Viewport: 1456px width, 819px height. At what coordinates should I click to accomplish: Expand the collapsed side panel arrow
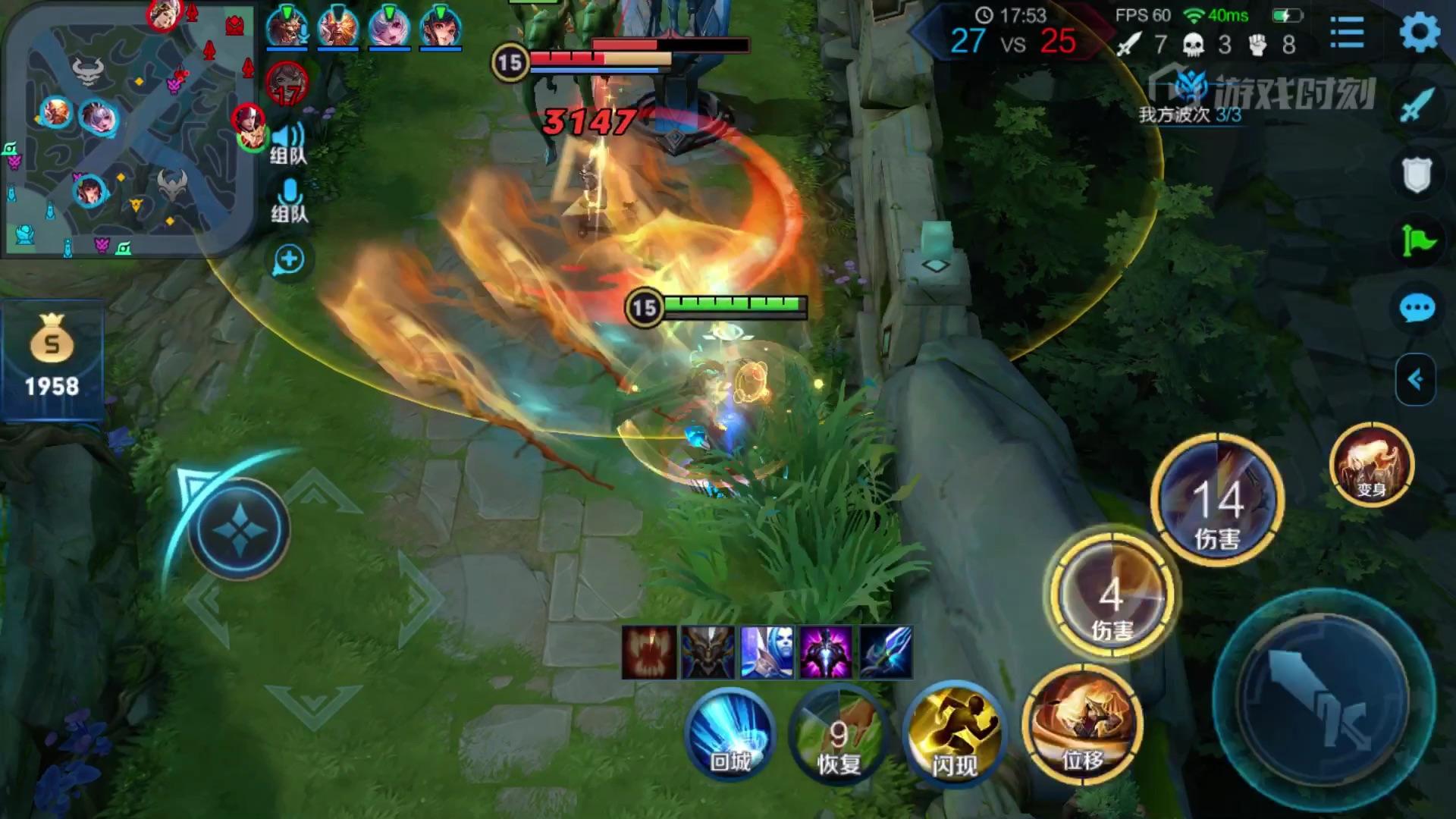pyautogui.click(x=1415, y=379)
